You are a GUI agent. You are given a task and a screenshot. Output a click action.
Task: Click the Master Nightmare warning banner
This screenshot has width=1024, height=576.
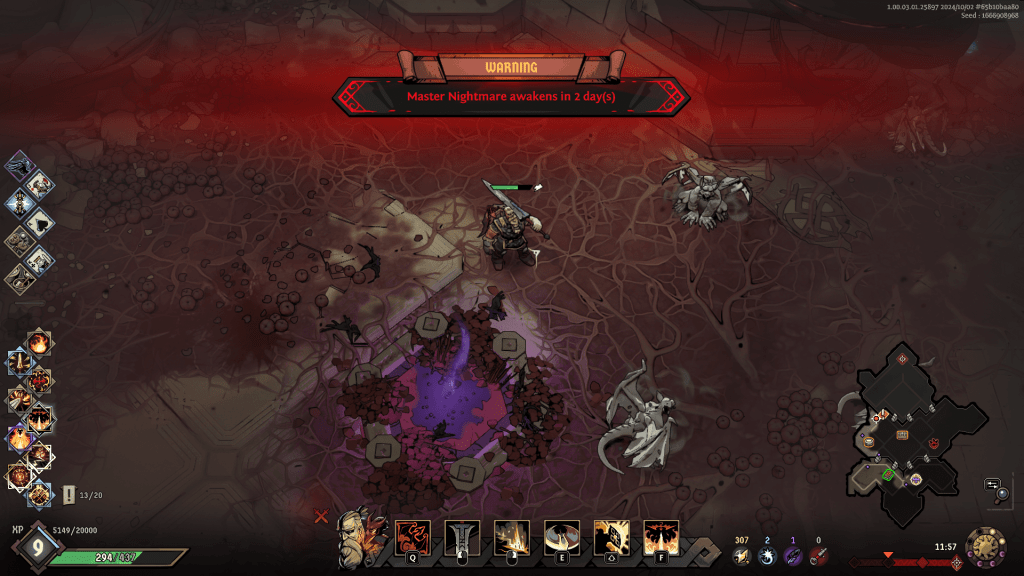coord(511,97)
